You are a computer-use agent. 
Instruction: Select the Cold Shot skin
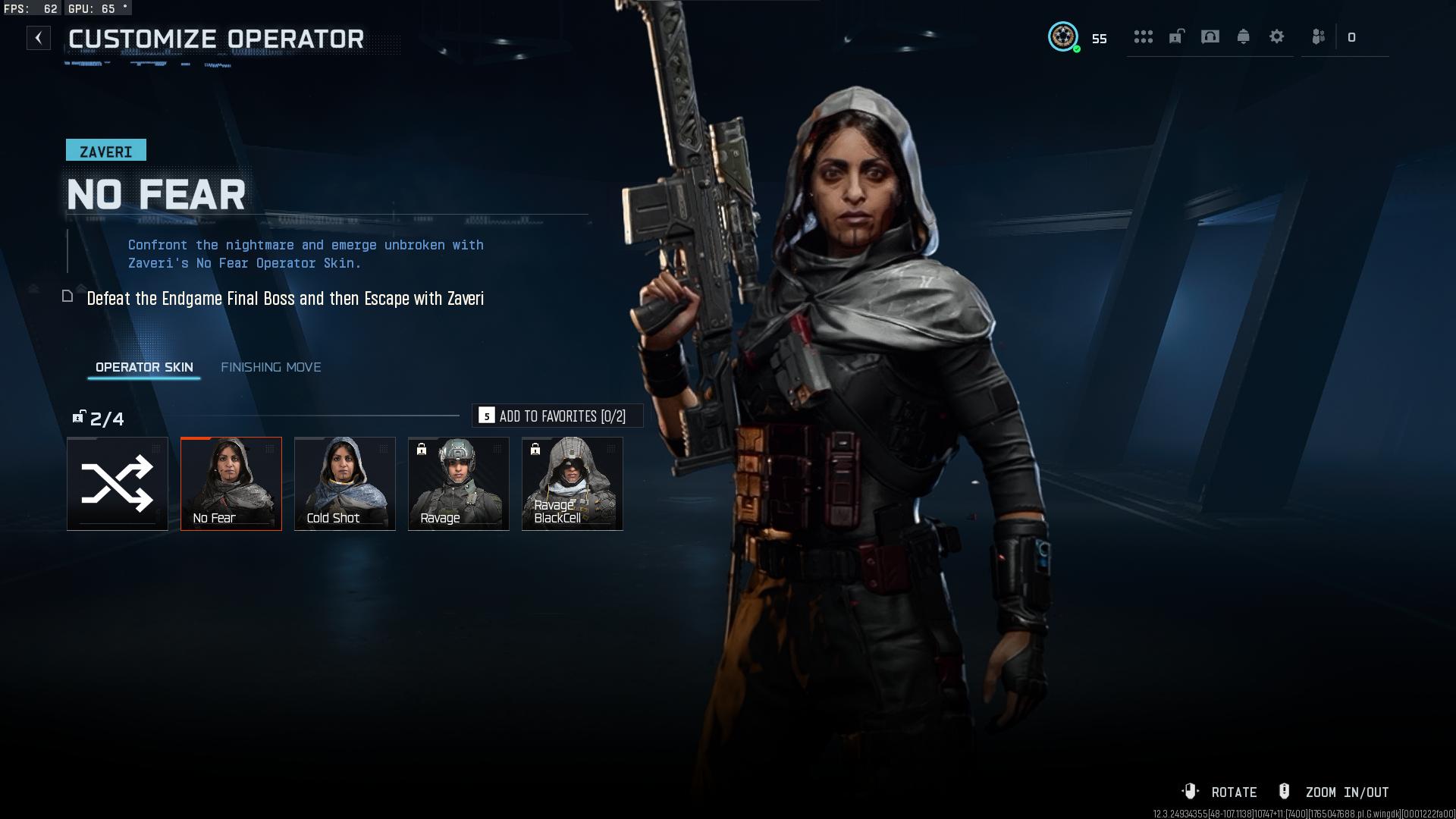pos(345,484)
